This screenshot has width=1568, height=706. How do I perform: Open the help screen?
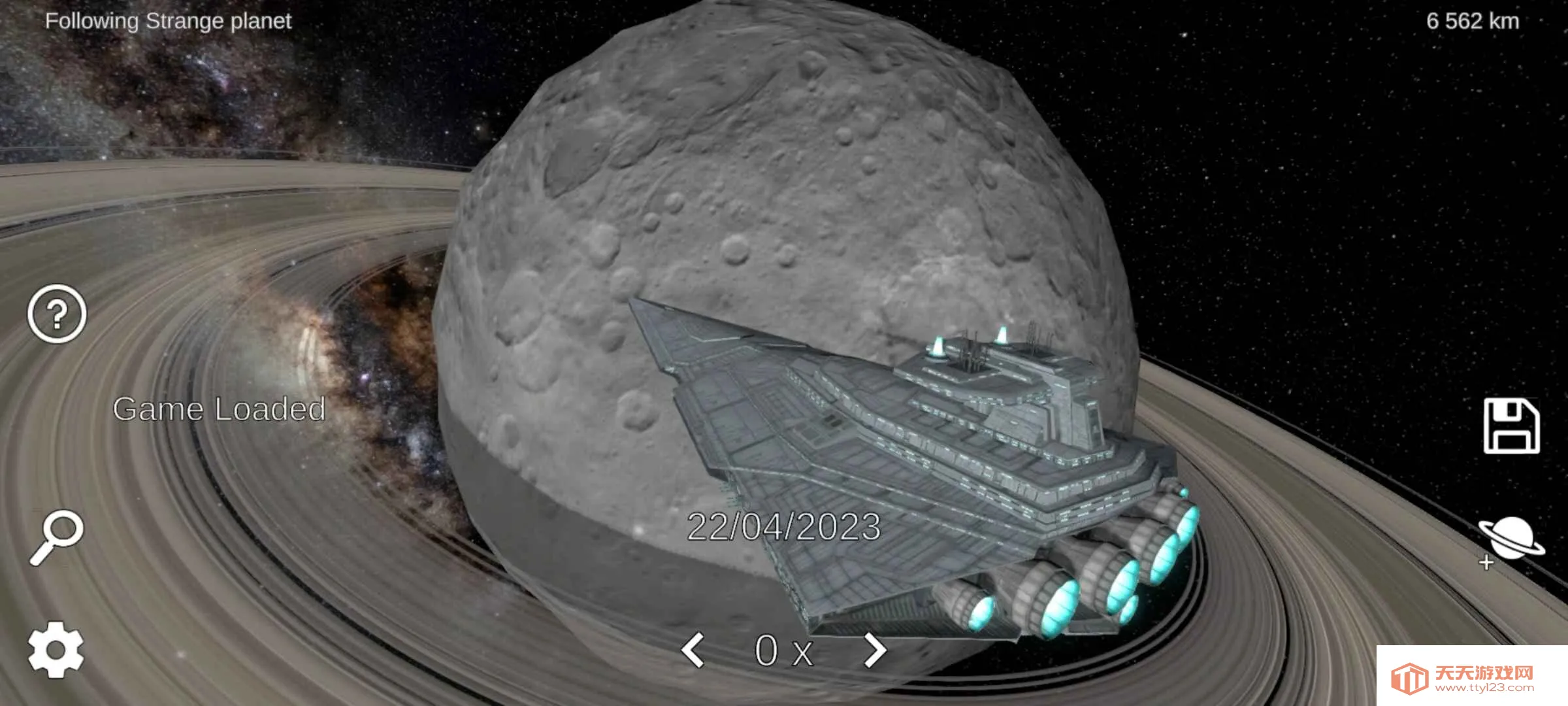56,314
